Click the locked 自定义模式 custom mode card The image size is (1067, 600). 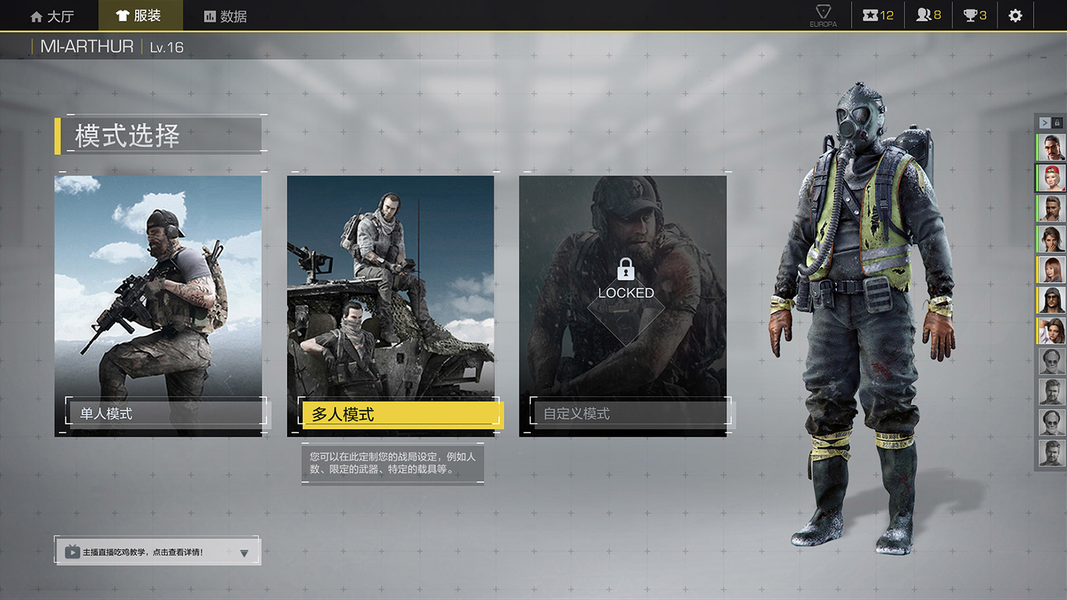tap(623, 305)
